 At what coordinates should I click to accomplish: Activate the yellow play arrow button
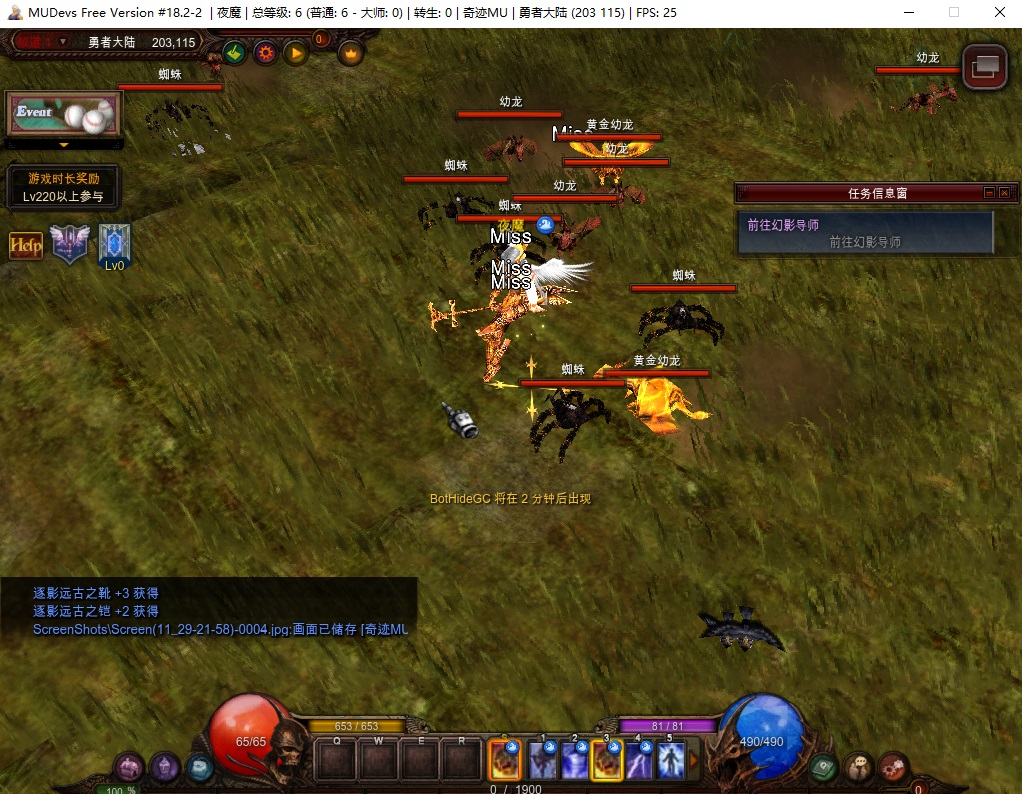coord(295,53)
